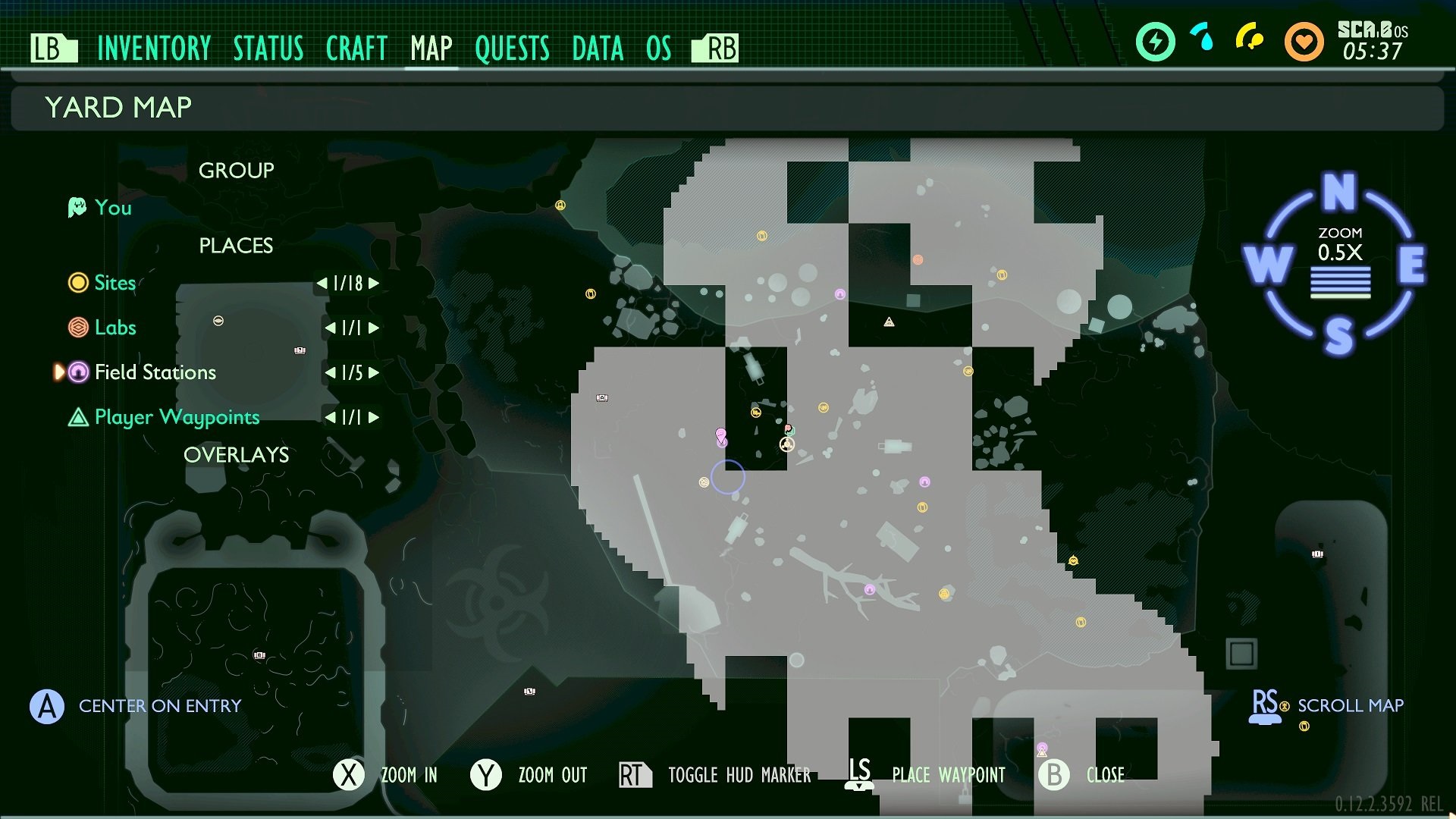Open the Status tab
Image resolution: width=1456 pixels, height=819 pixels.
pos(268,49)
